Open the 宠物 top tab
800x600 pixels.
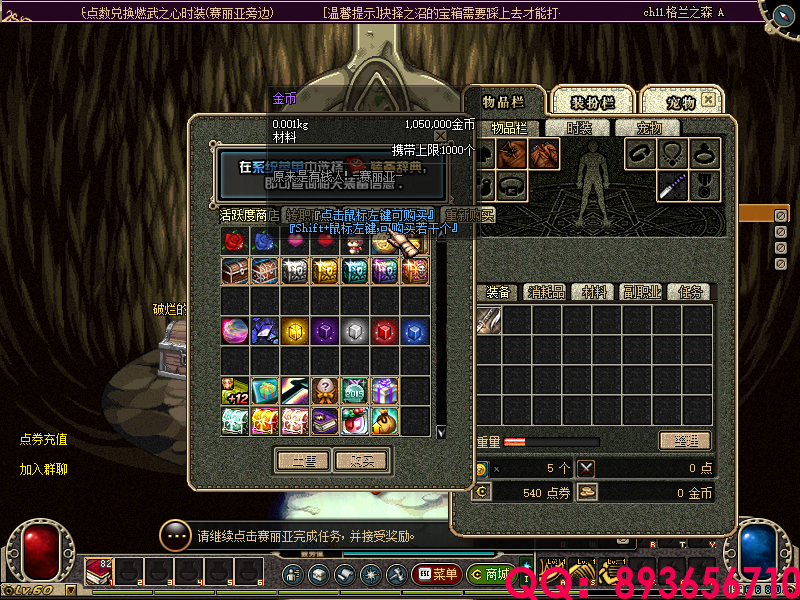click(x=680, y=103)
